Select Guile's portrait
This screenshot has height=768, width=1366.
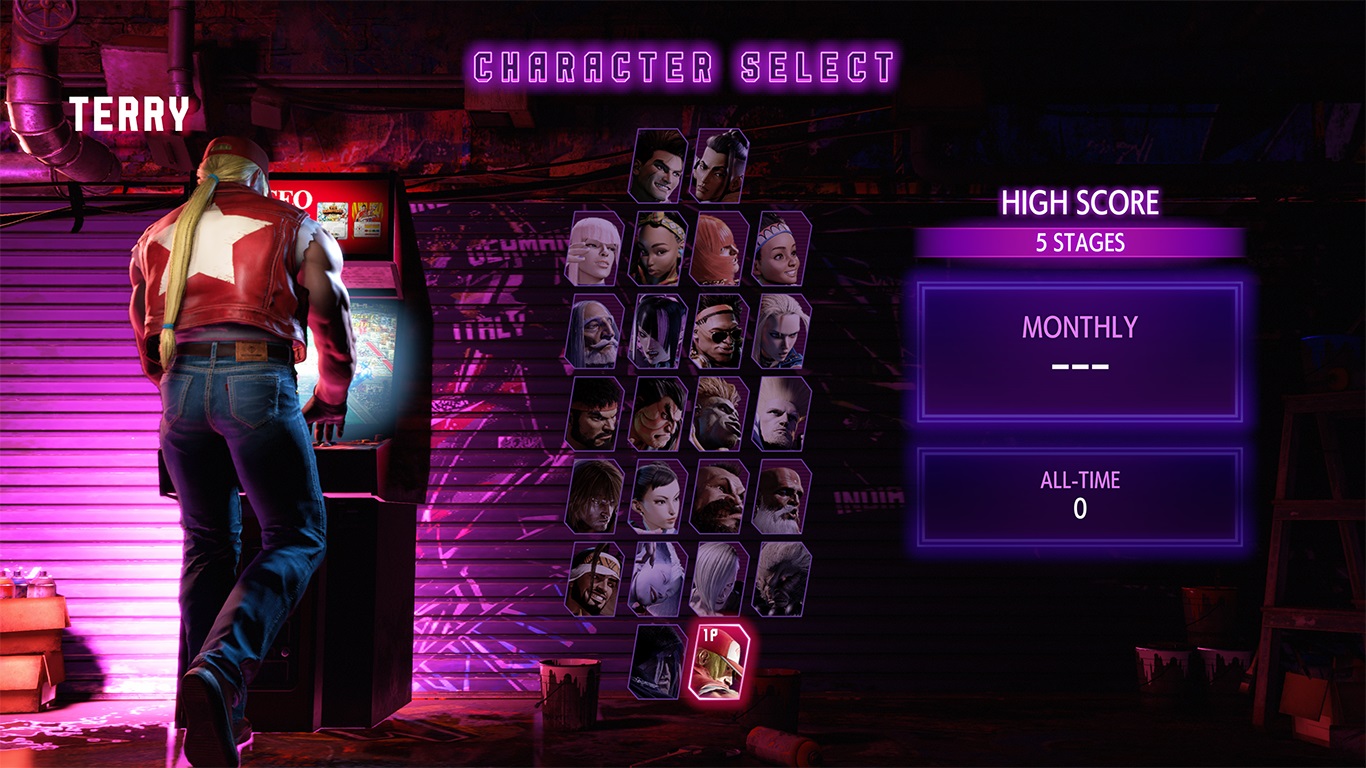pyautogui.click(x=781, y=414)
